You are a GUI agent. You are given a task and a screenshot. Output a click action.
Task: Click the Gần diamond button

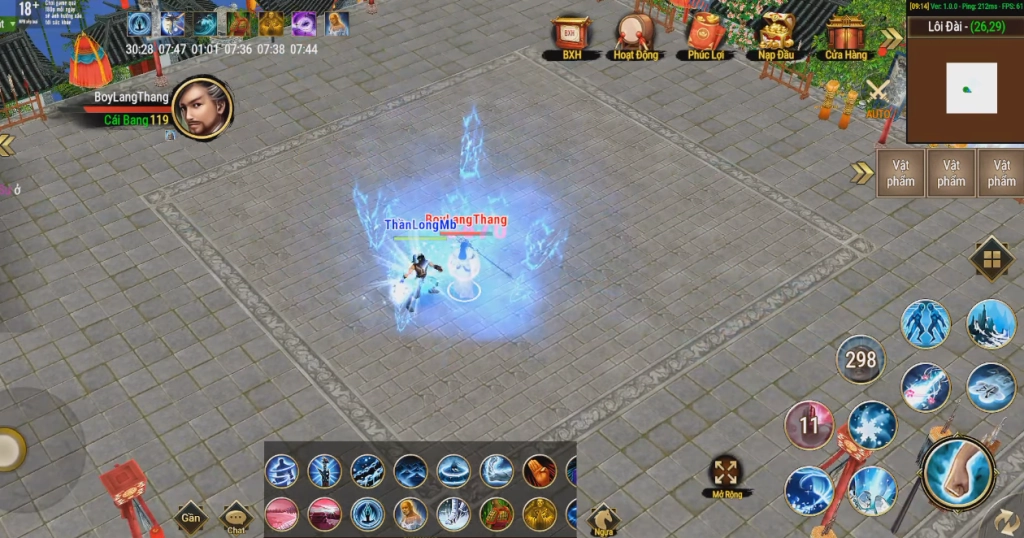(189, 517)
